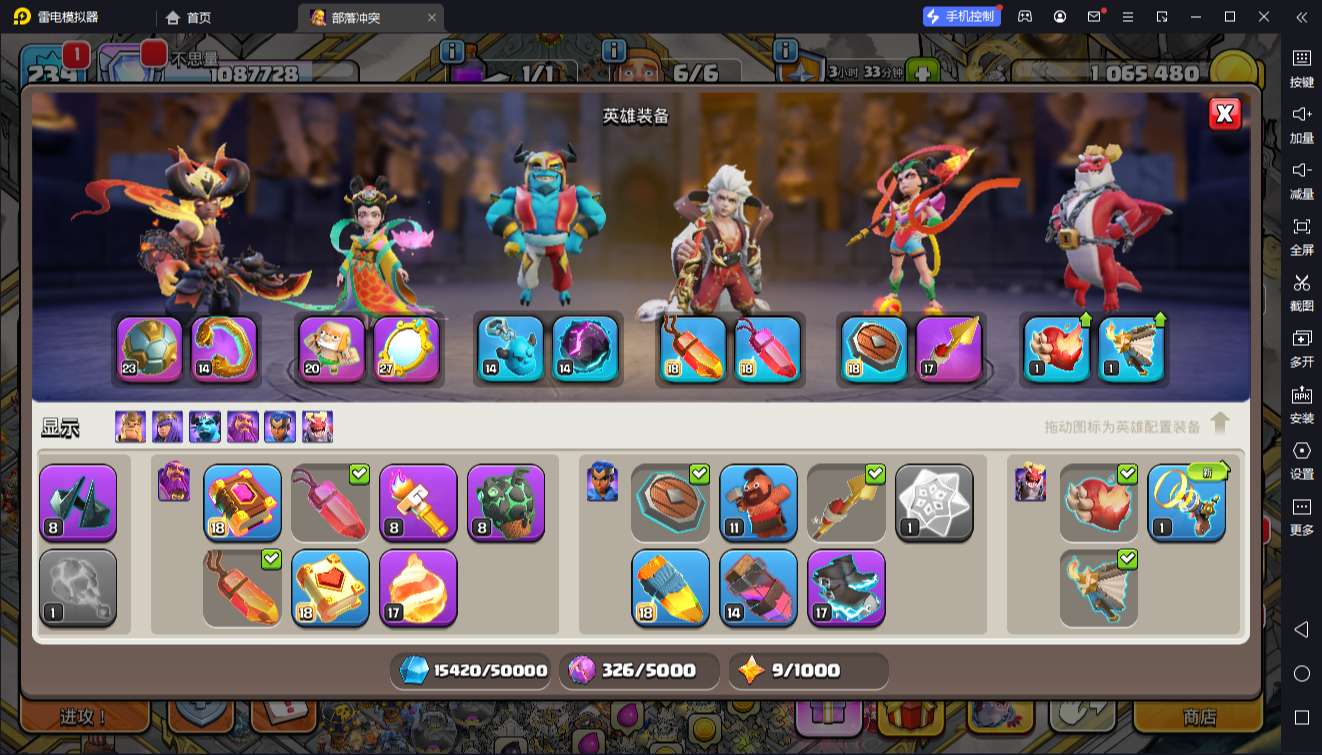Image resolution: width=1322 pixels, height=755 pixels.
Task: Select the equipped level 14 dark orb
Action: click(585, 349)
